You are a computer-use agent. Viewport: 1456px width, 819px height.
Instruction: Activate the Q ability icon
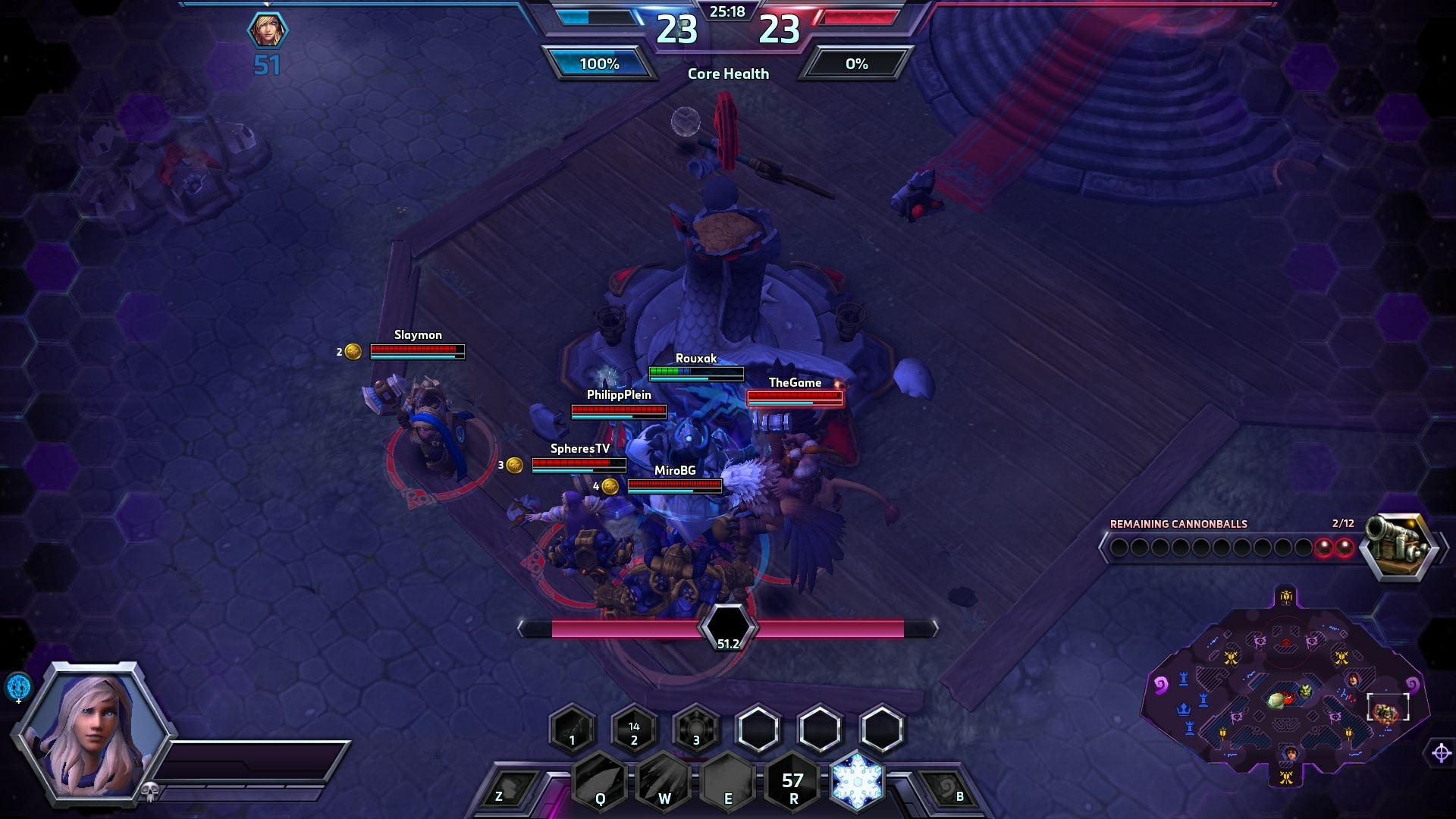click(600, 783)
